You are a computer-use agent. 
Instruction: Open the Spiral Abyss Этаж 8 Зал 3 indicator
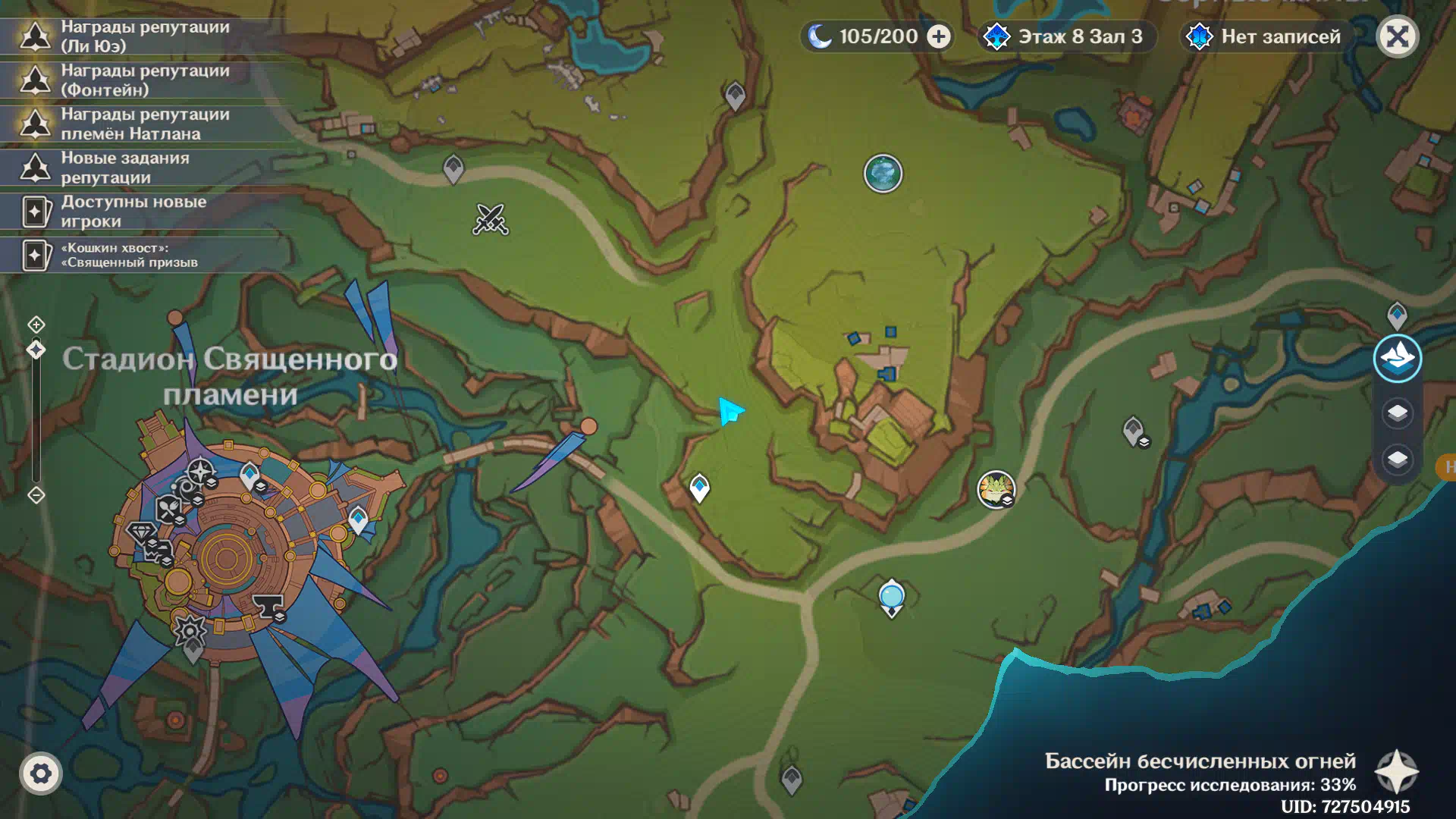1067,36
